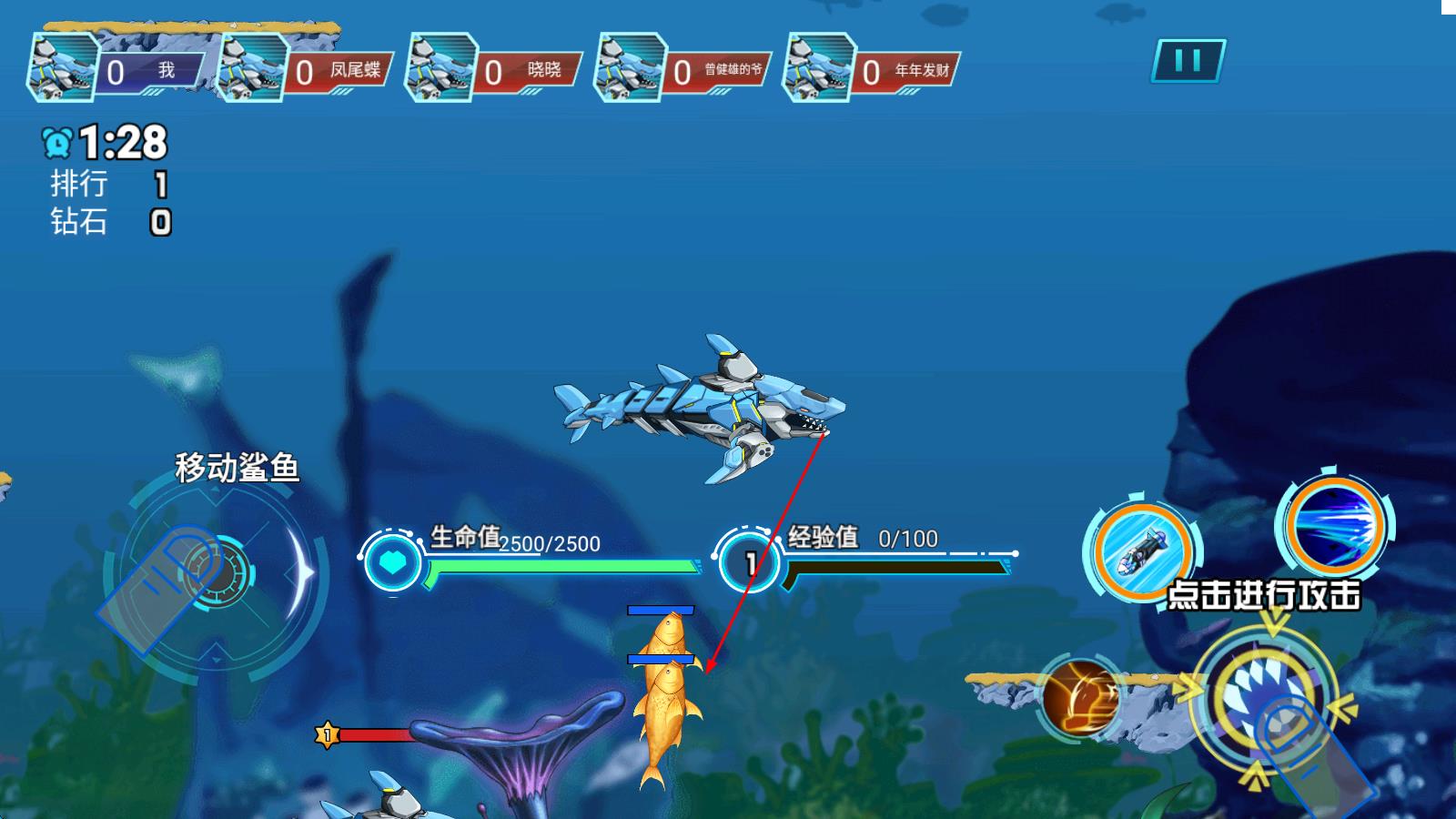Select player 晓晓 in the scoreboard
Screen dimensions: 1456x819
[496, 70]
